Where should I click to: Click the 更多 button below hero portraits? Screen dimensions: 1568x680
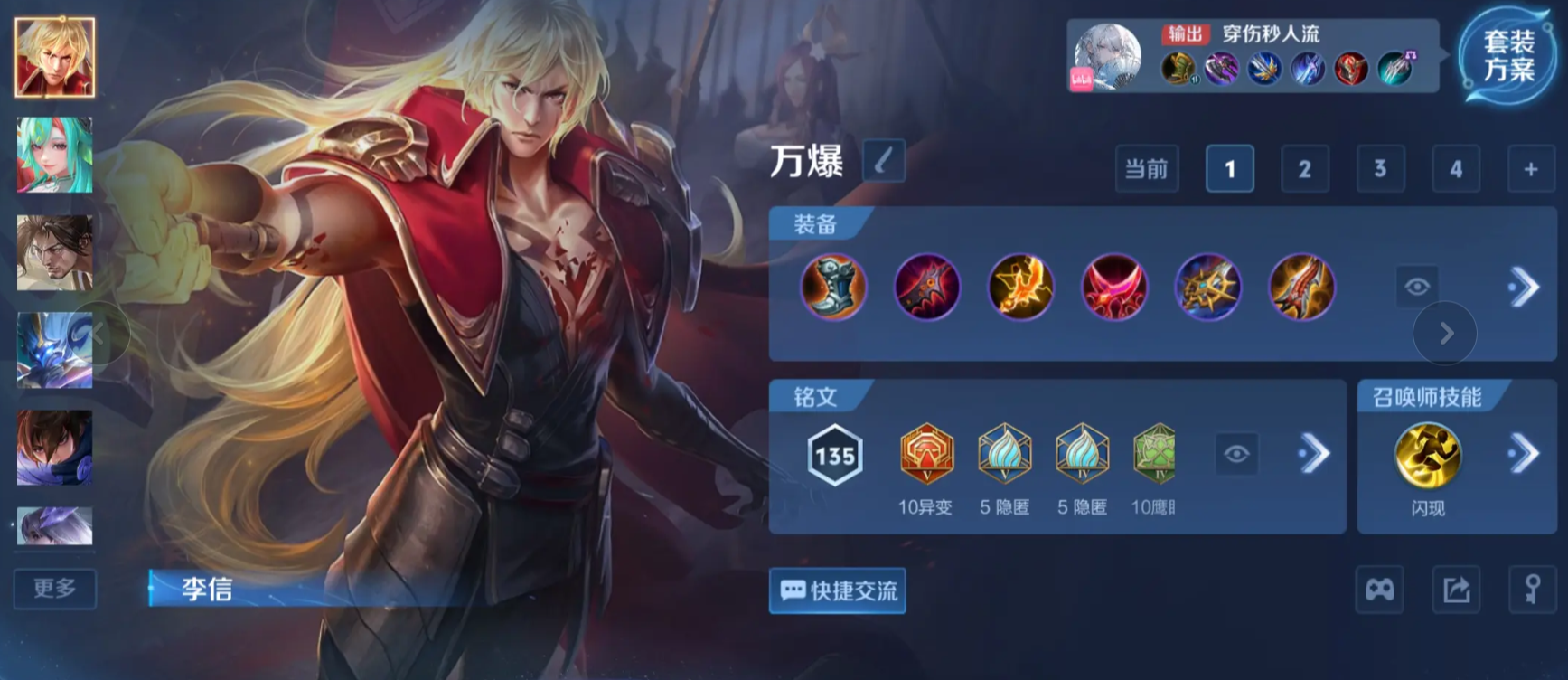point(54,590)
